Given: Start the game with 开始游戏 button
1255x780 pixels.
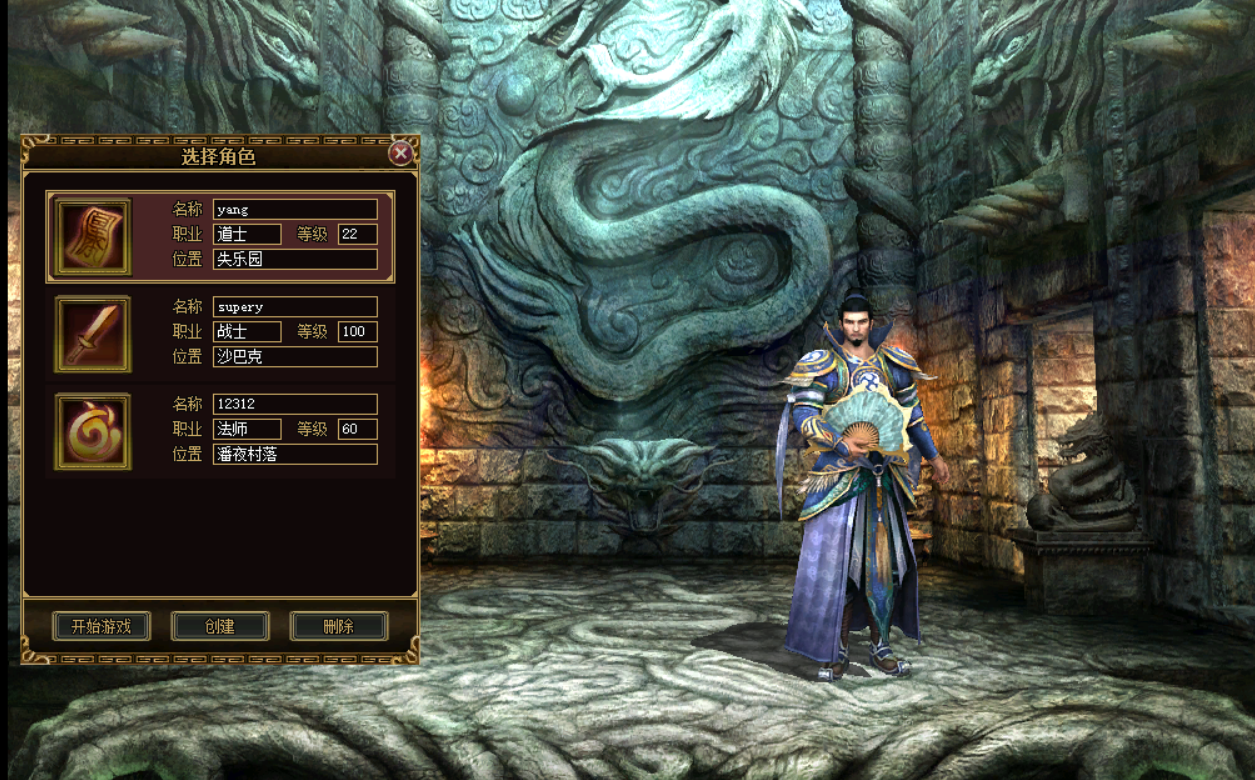Looking at the screenshot, I should pos(101,626).
